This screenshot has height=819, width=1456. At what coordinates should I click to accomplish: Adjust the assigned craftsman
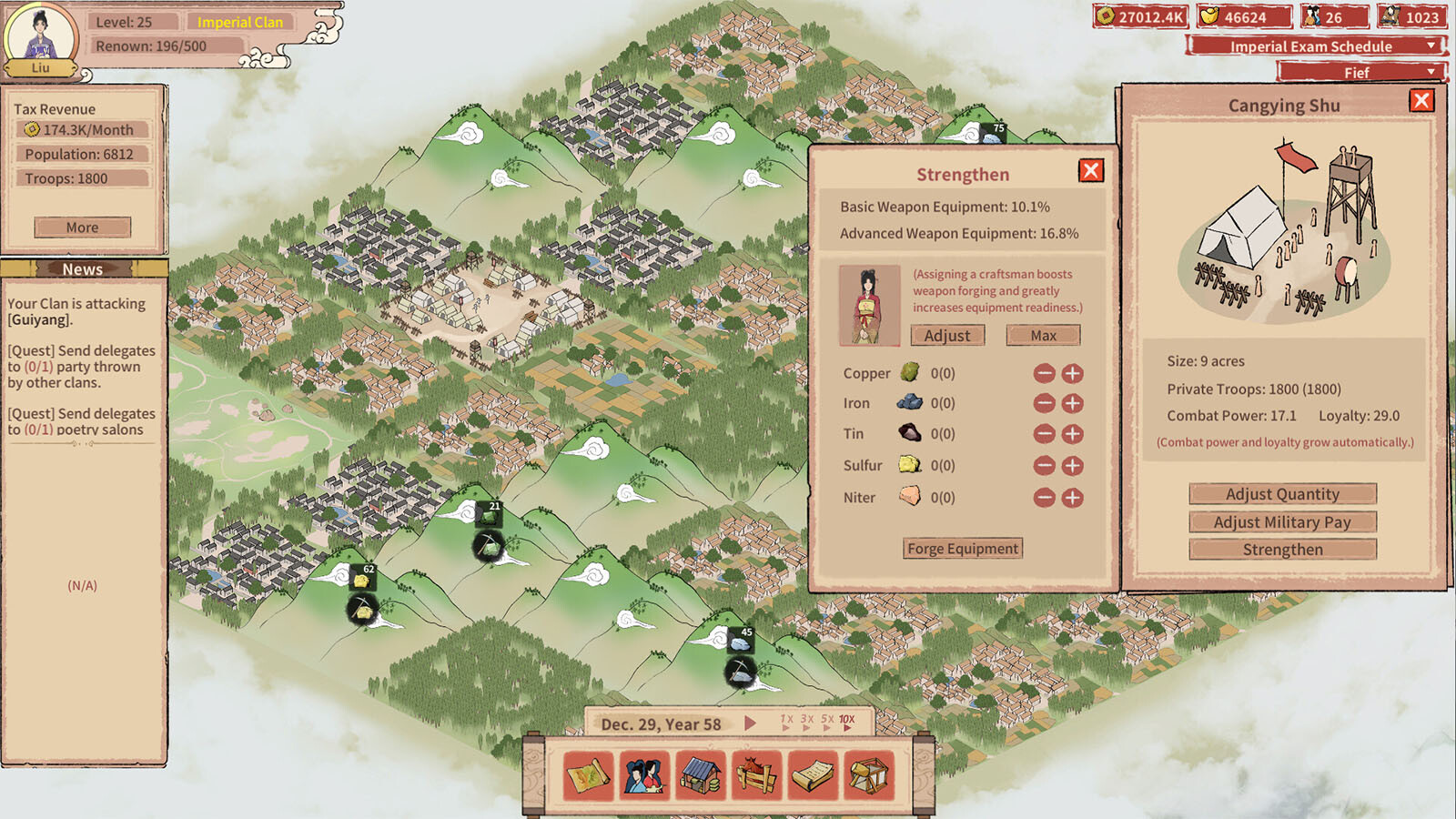point(947,336)
